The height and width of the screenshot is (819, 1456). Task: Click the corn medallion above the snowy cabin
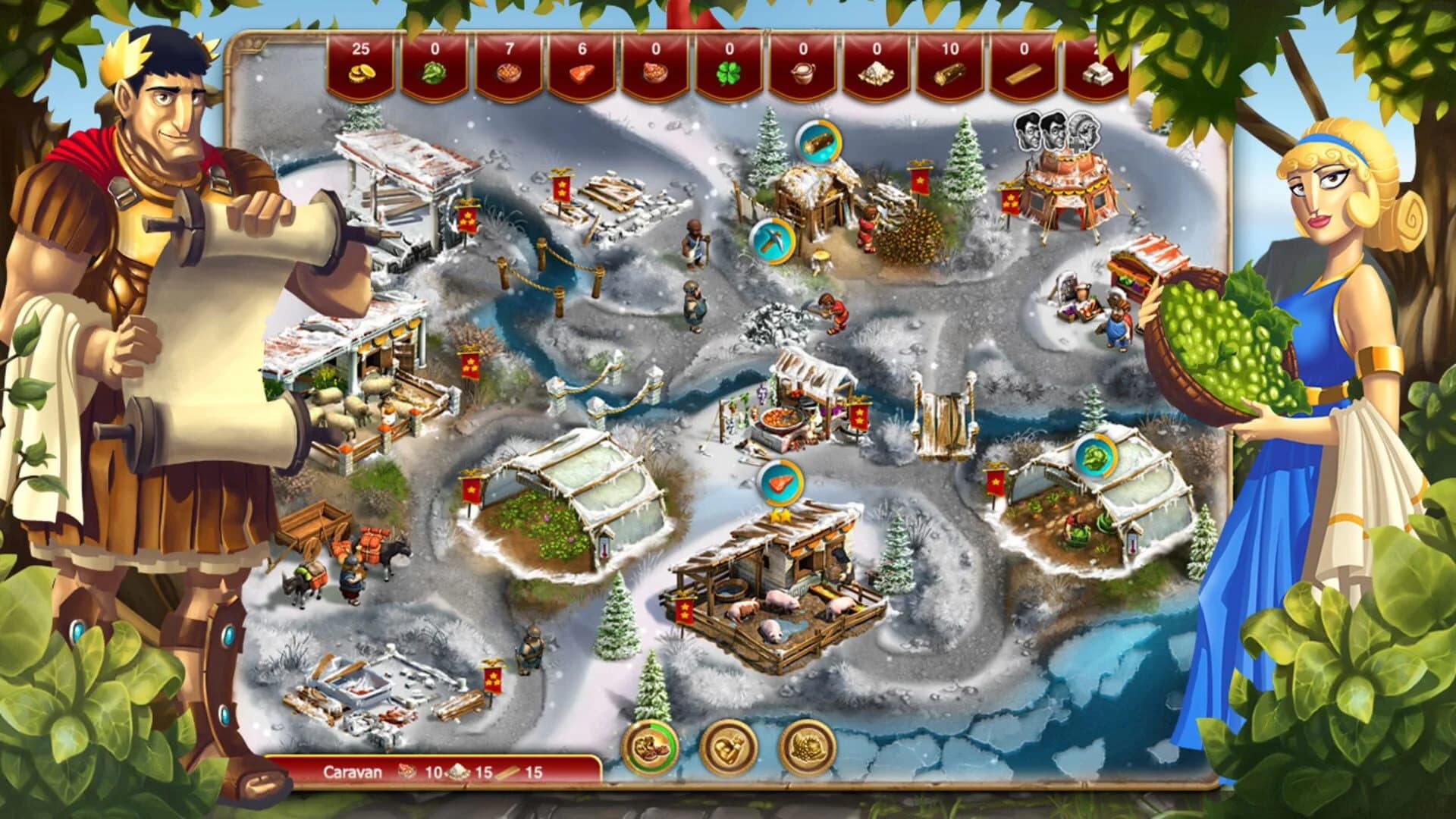(821, 140)
